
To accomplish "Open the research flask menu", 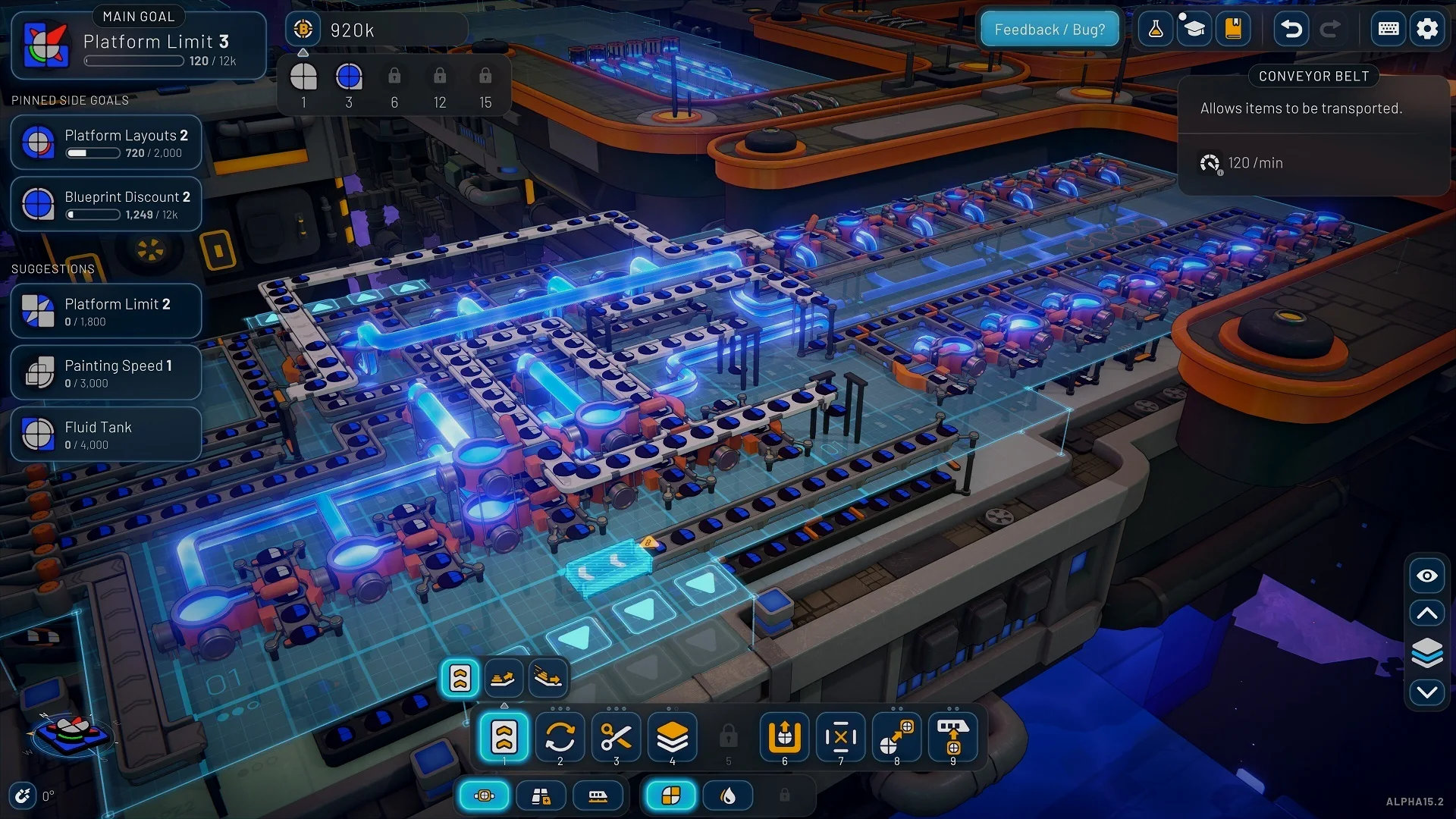I will pos(1156,30).
